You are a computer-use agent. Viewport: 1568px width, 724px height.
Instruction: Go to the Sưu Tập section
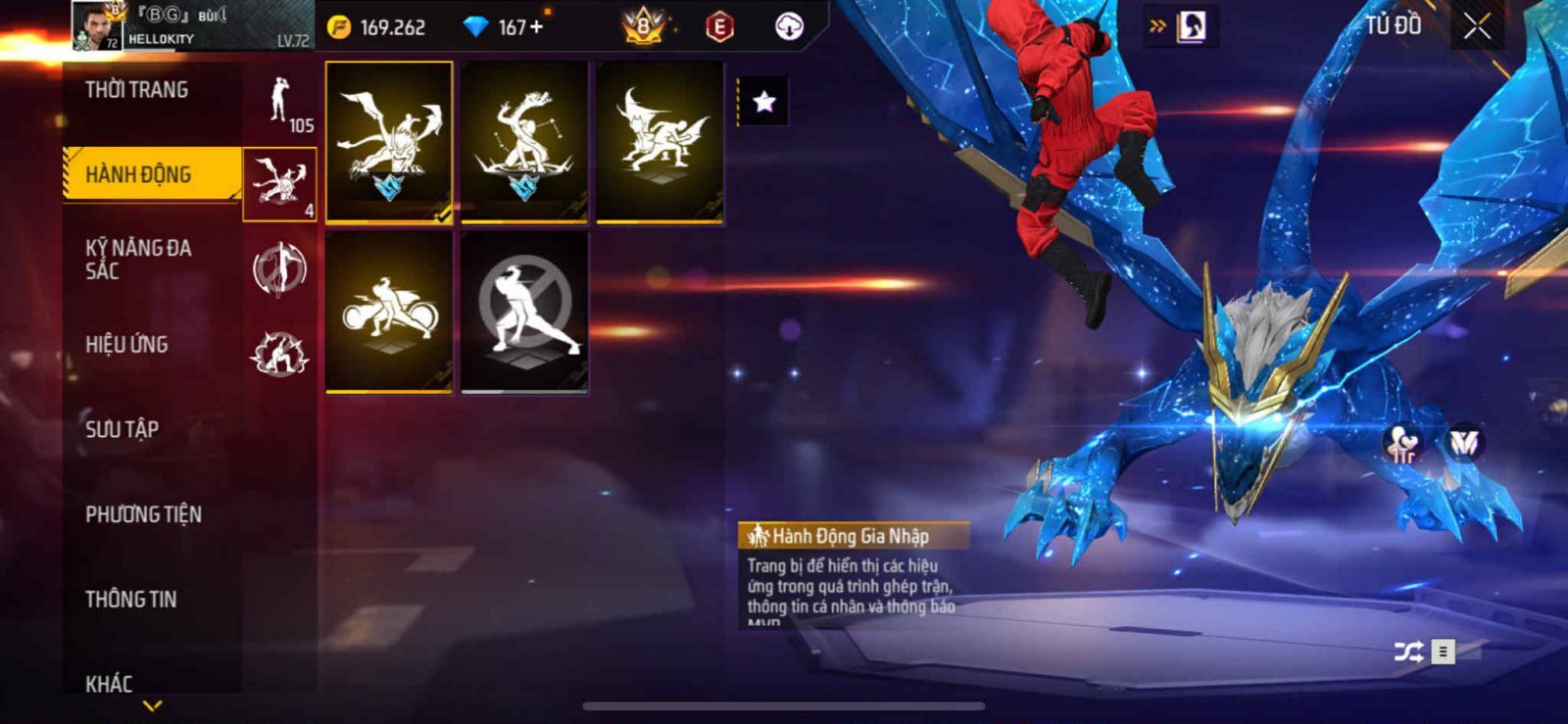point(122,429)
